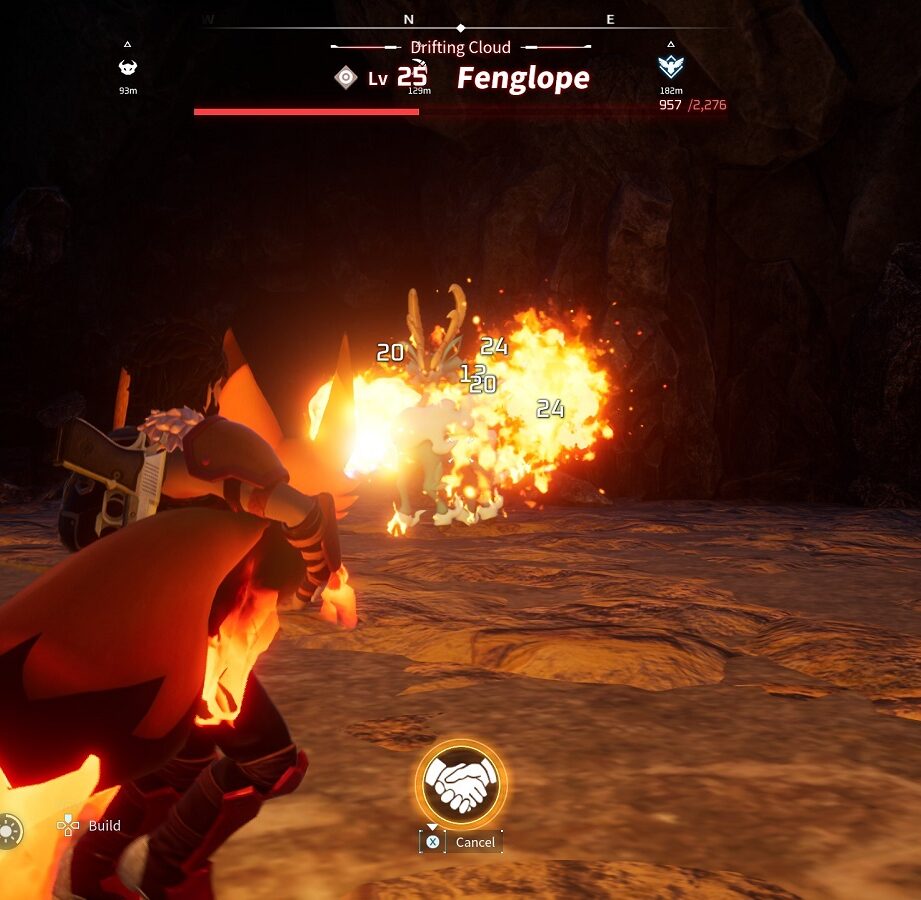Screen dimensions: 921x900
Task: Select the Cancel option below the handshake
Action: [x=474, y=842]
